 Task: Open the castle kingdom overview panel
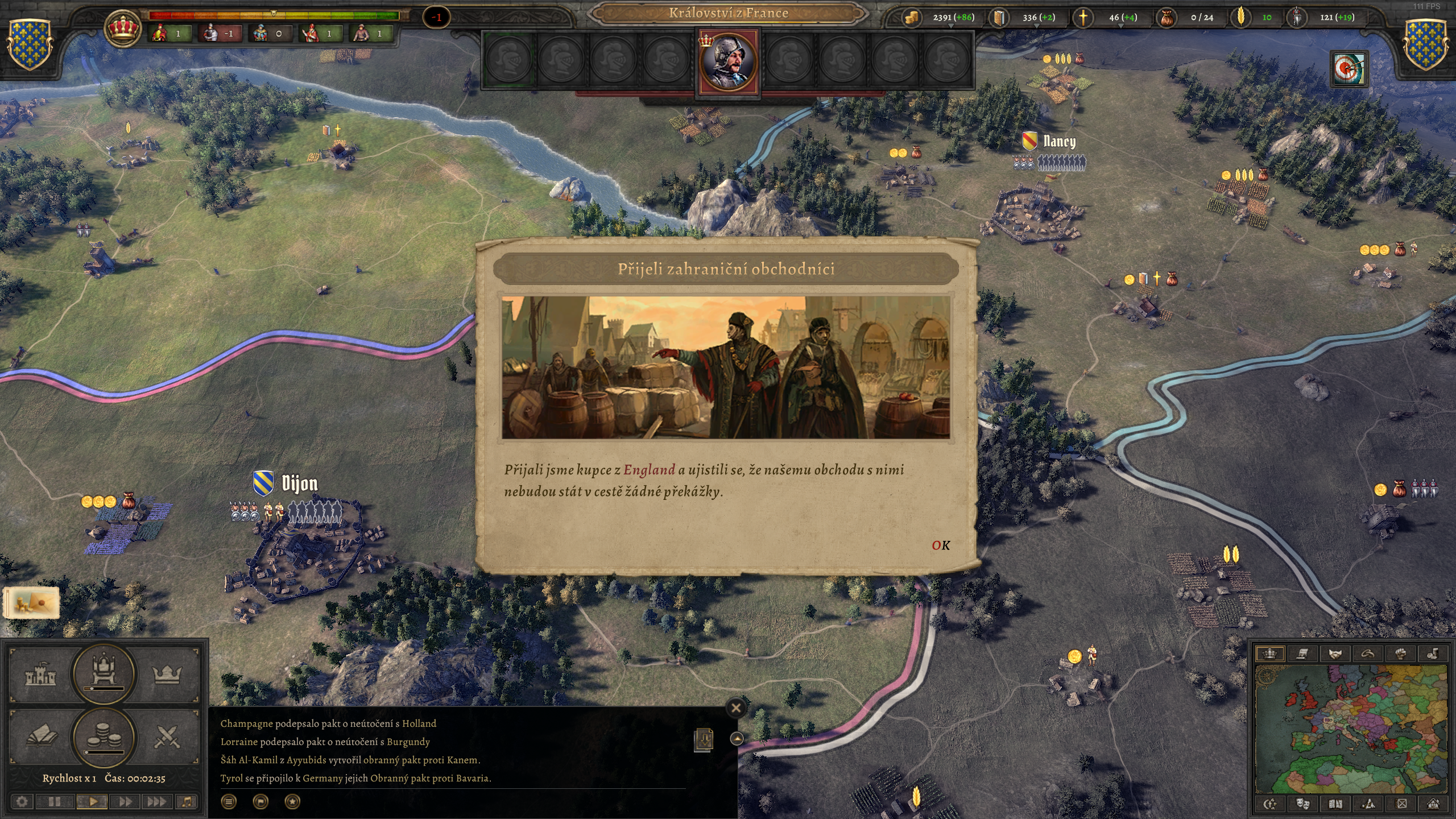(x=40, y=675)
